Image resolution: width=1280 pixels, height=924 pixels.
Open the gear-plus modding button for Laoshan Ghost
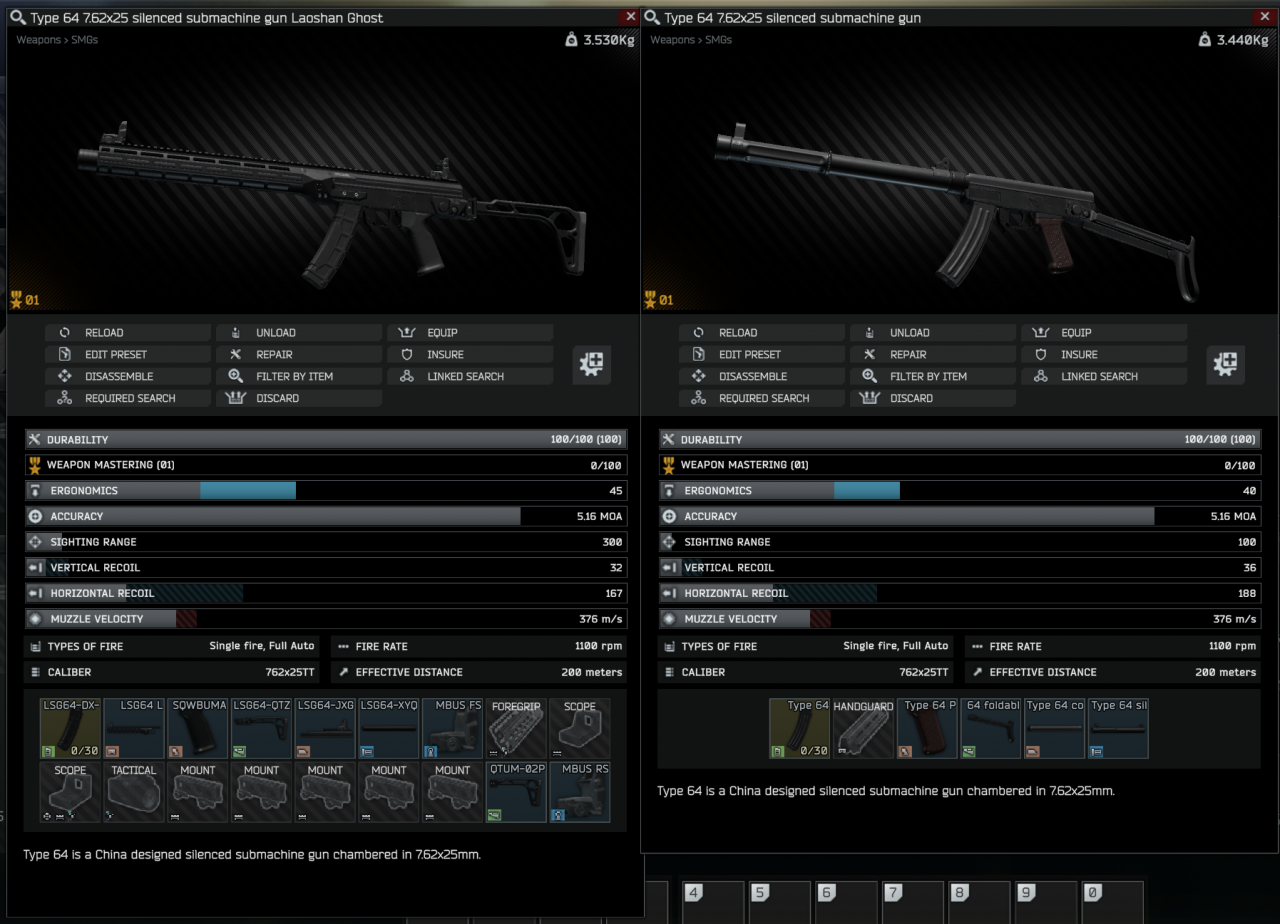pos(592,365)
